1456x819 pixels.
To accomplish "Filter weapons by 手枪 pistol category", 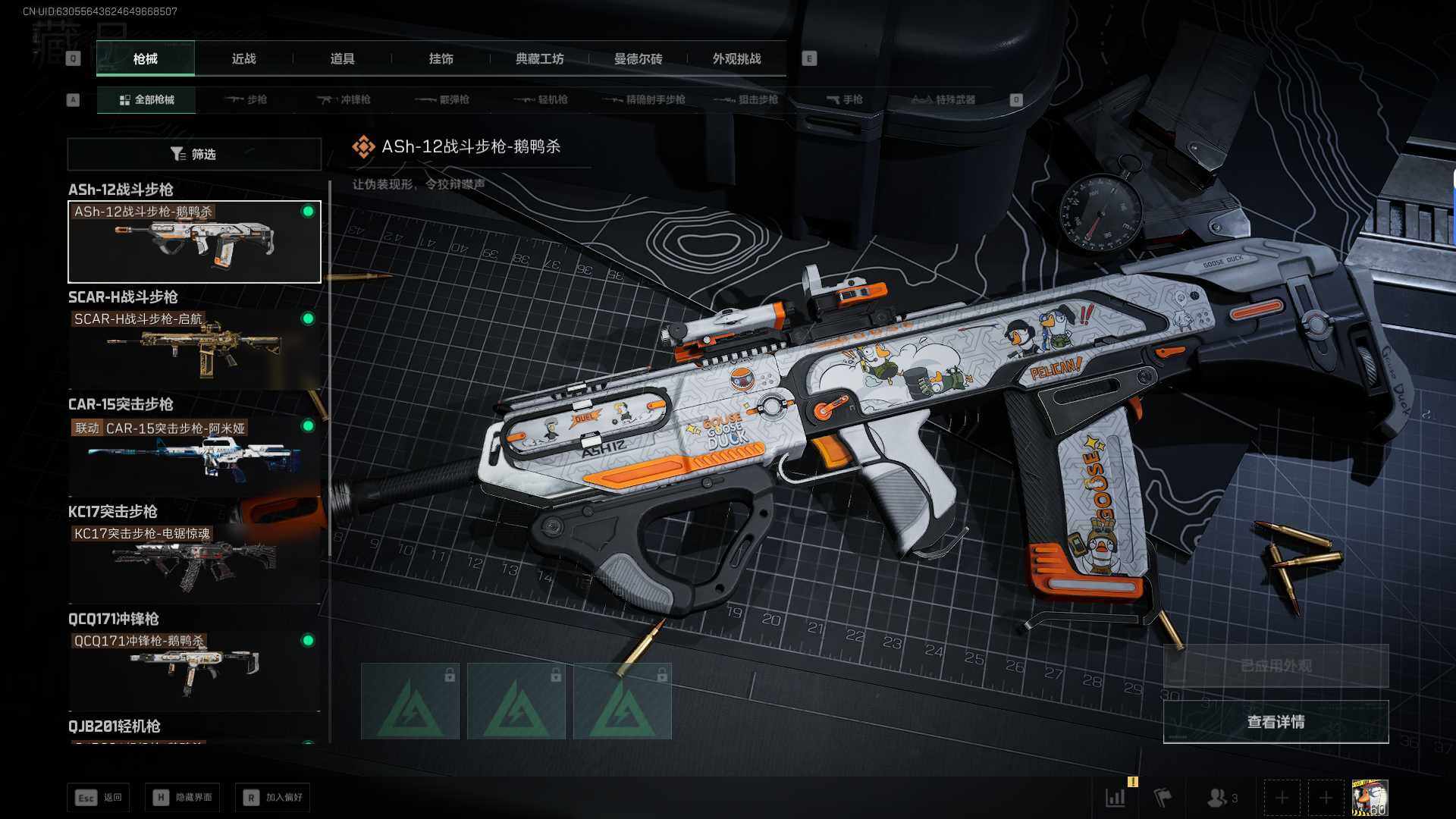I will pyautogui.click(x=844, y=100).
